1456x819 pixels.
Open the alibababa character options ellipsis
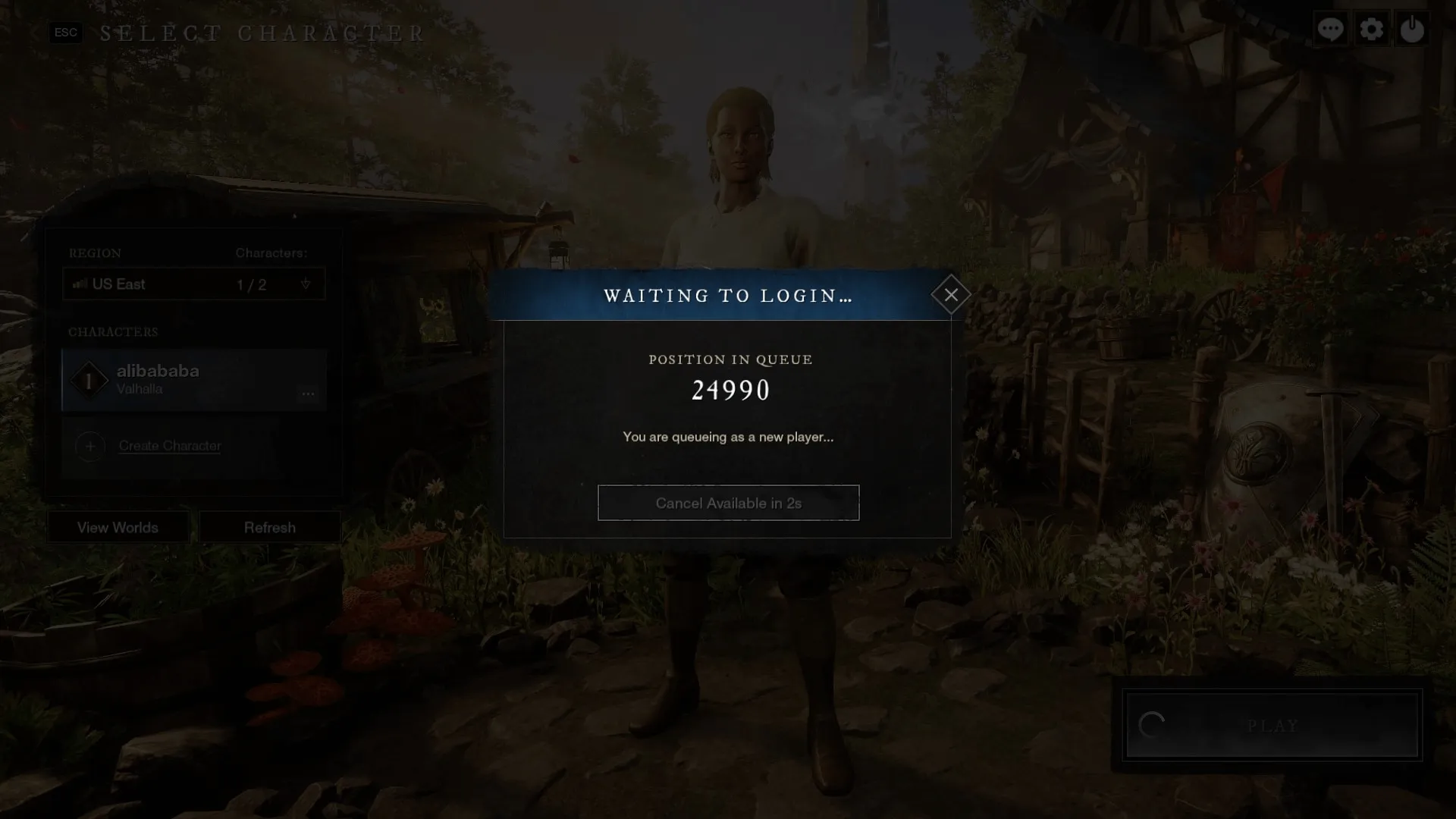pyautogui.click(x=308, y=394)
